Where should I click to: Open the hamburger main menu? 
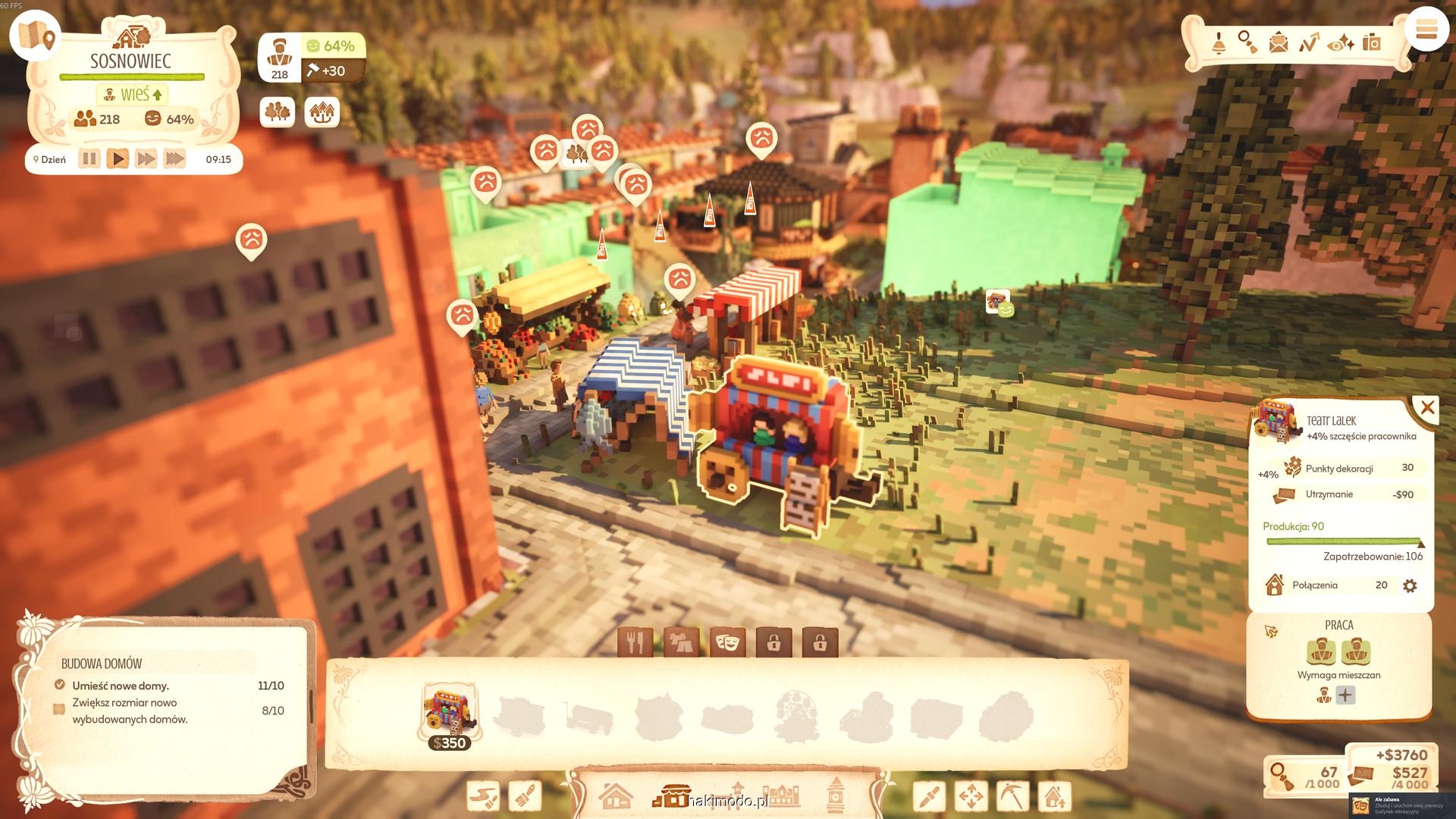pos(1426,30)
